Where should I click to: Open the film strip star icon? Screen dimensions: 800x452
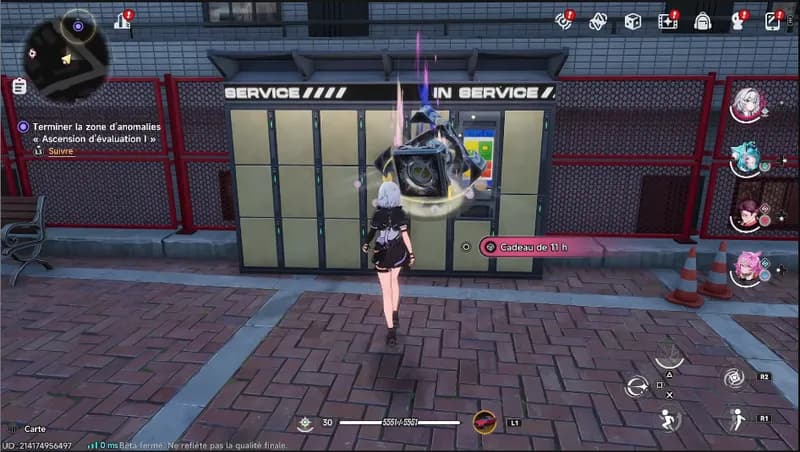(x=667, y=21)
